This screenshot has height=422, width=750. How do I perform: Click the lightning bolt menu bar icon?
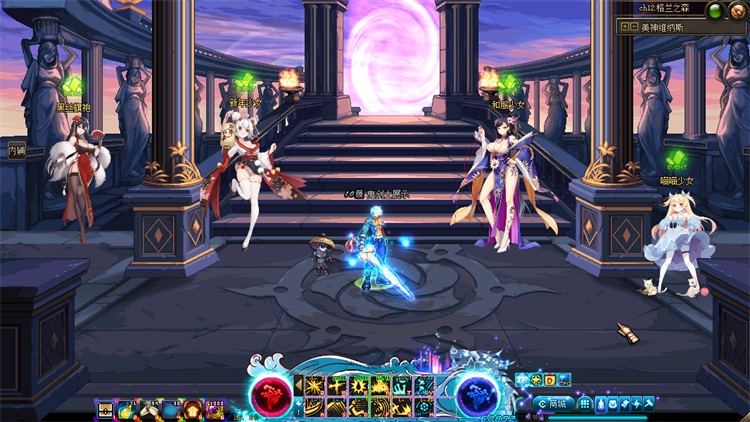pos(636,404)
